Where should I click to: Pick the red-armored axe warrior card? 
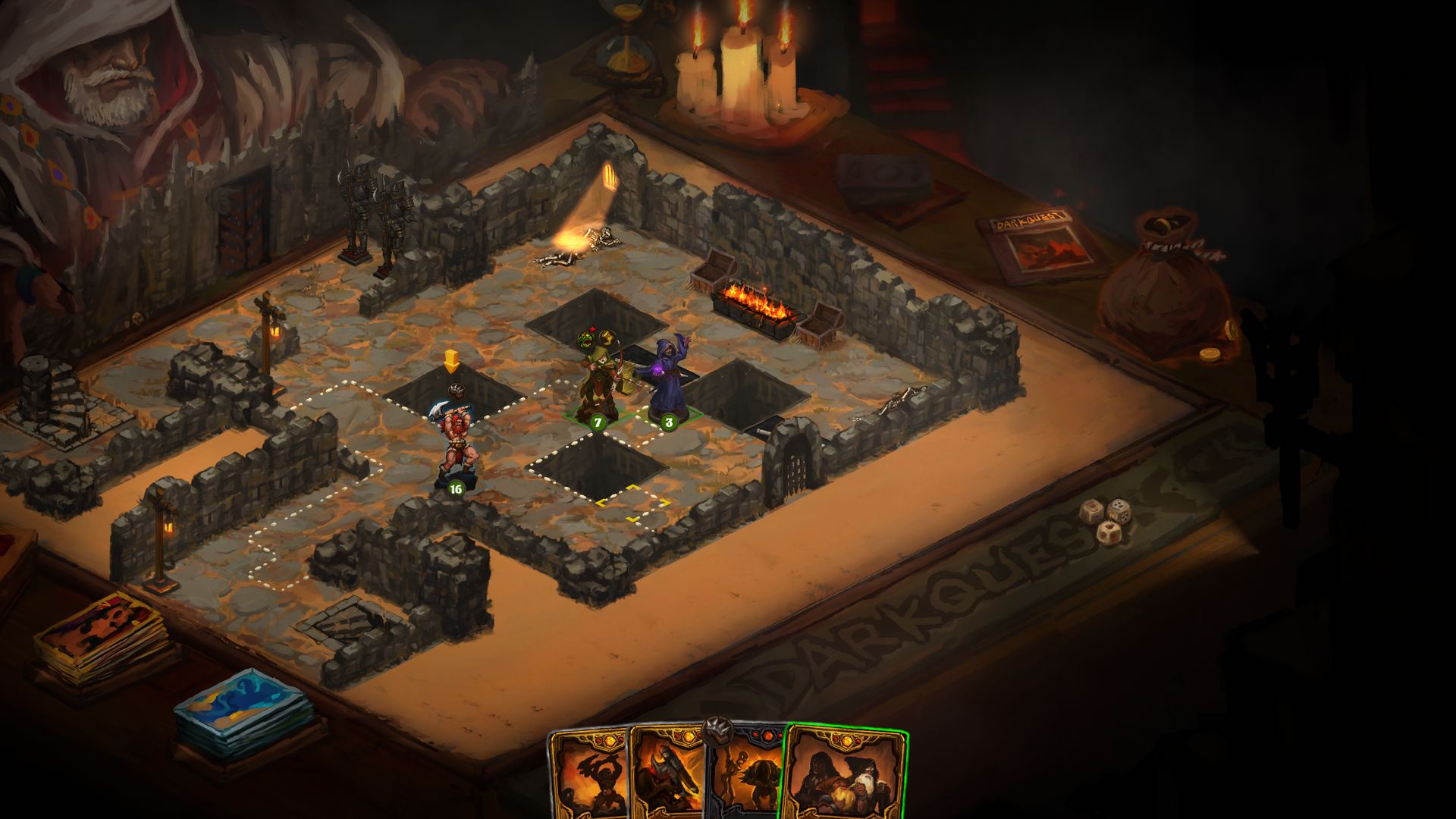coord(667,775)
